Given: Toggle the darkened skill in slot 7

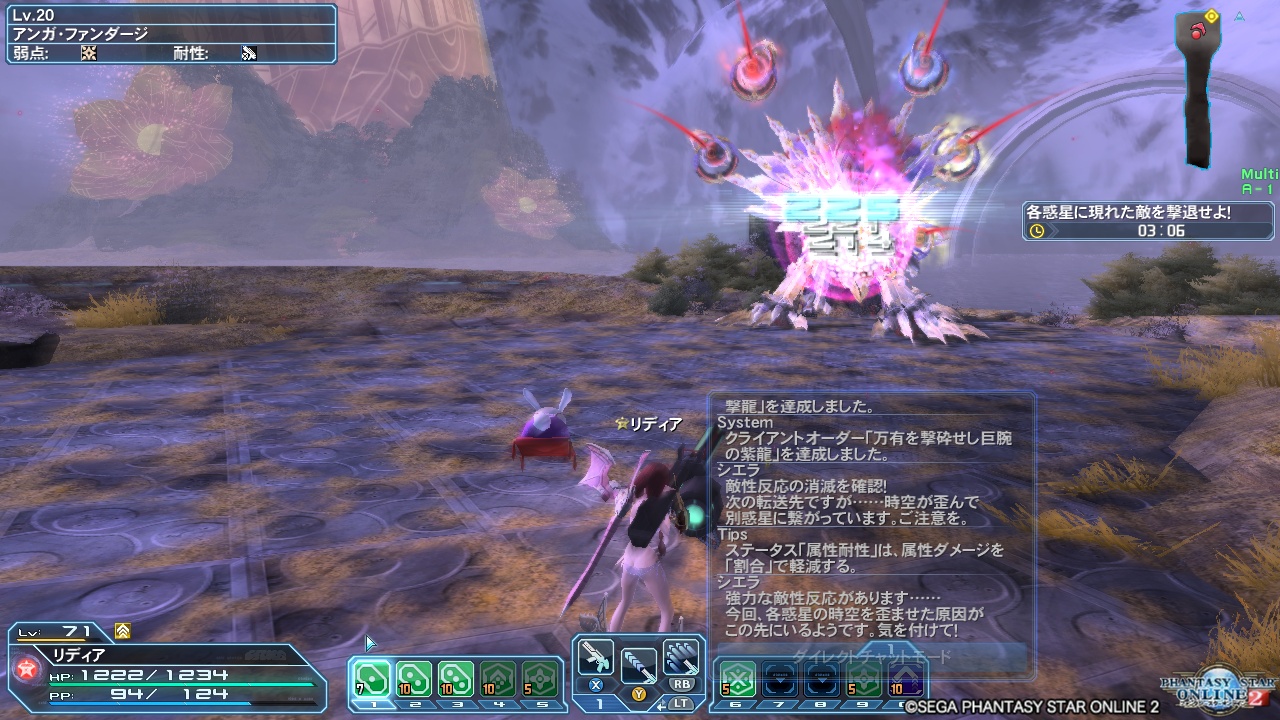Looking at the screenshot, I should coord(778,680).
